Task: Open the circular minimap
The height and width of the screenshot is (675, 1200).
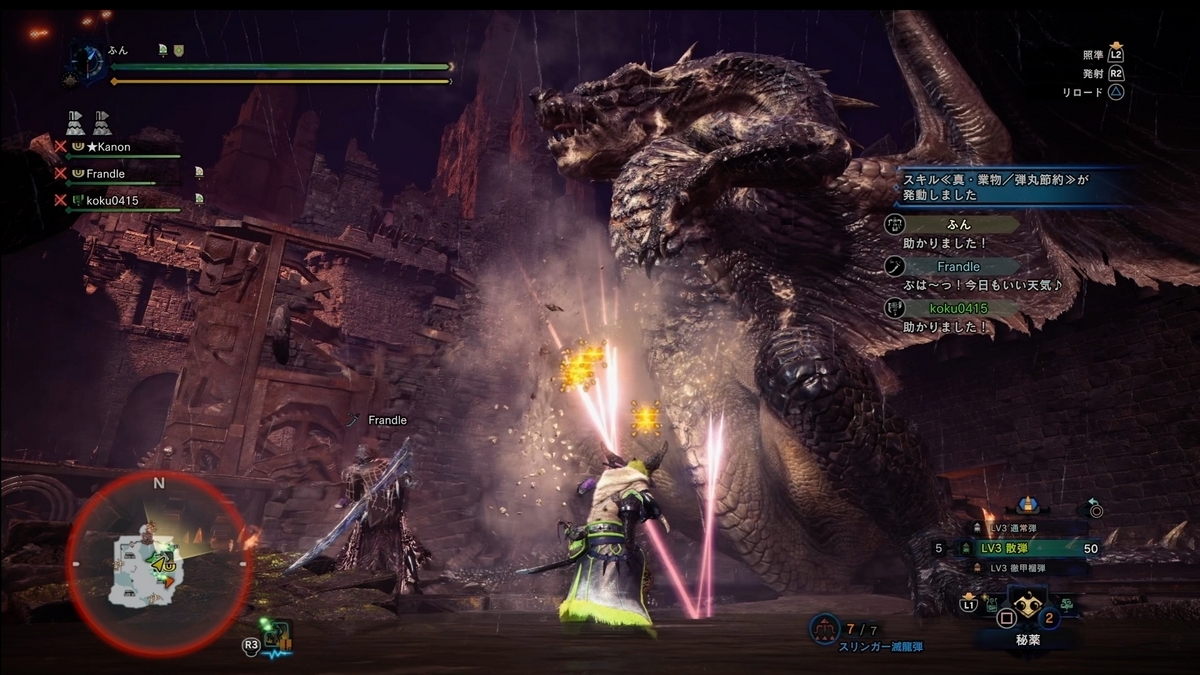Action: [158, 565]
